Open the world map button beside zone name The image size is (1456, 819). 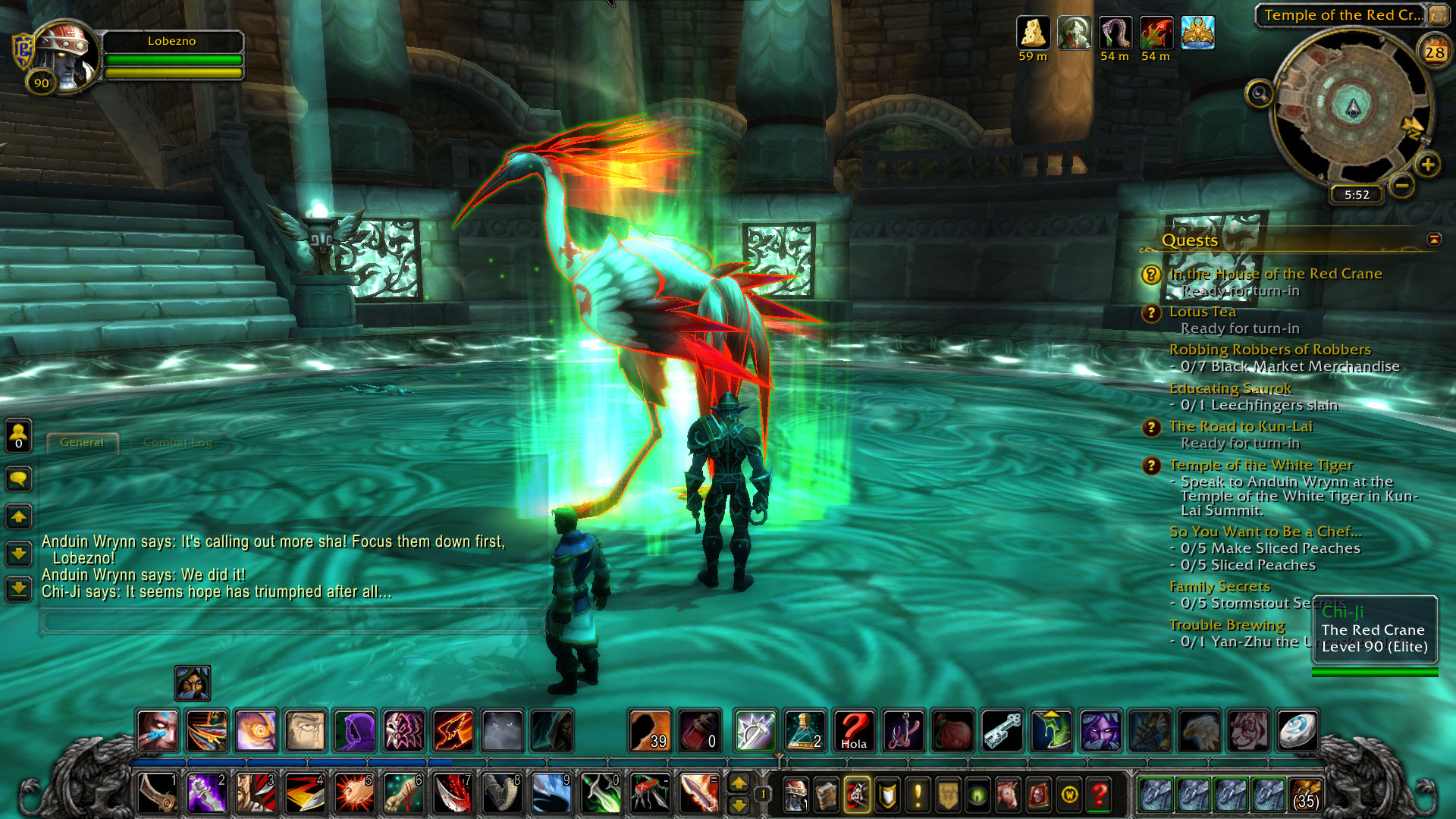coord(1438,15)
